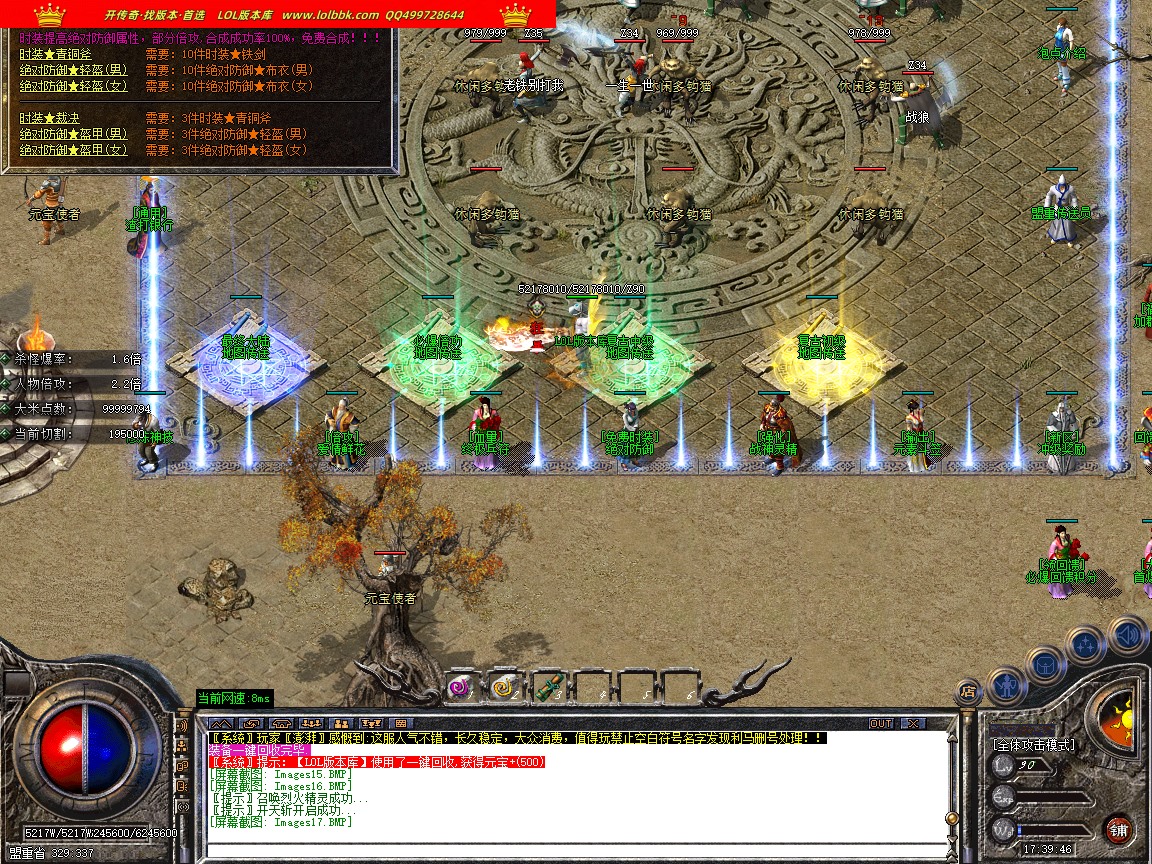Open the 店 shop round button
Image resolution: width=1152 pixels, height=864 pixels.
pos(967,690)
